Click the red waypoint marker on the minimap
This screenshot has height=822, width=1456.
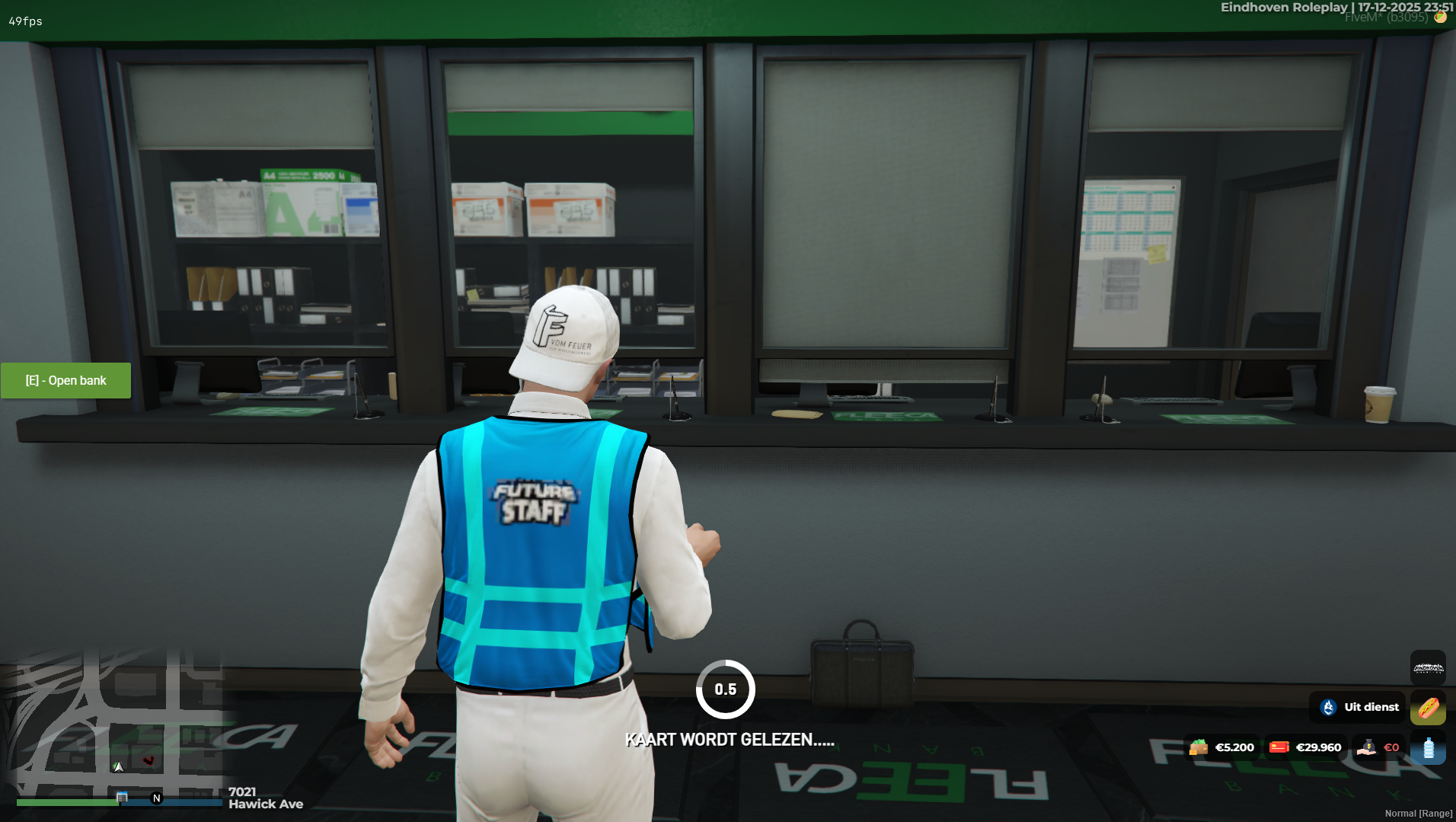pos(150,760)
